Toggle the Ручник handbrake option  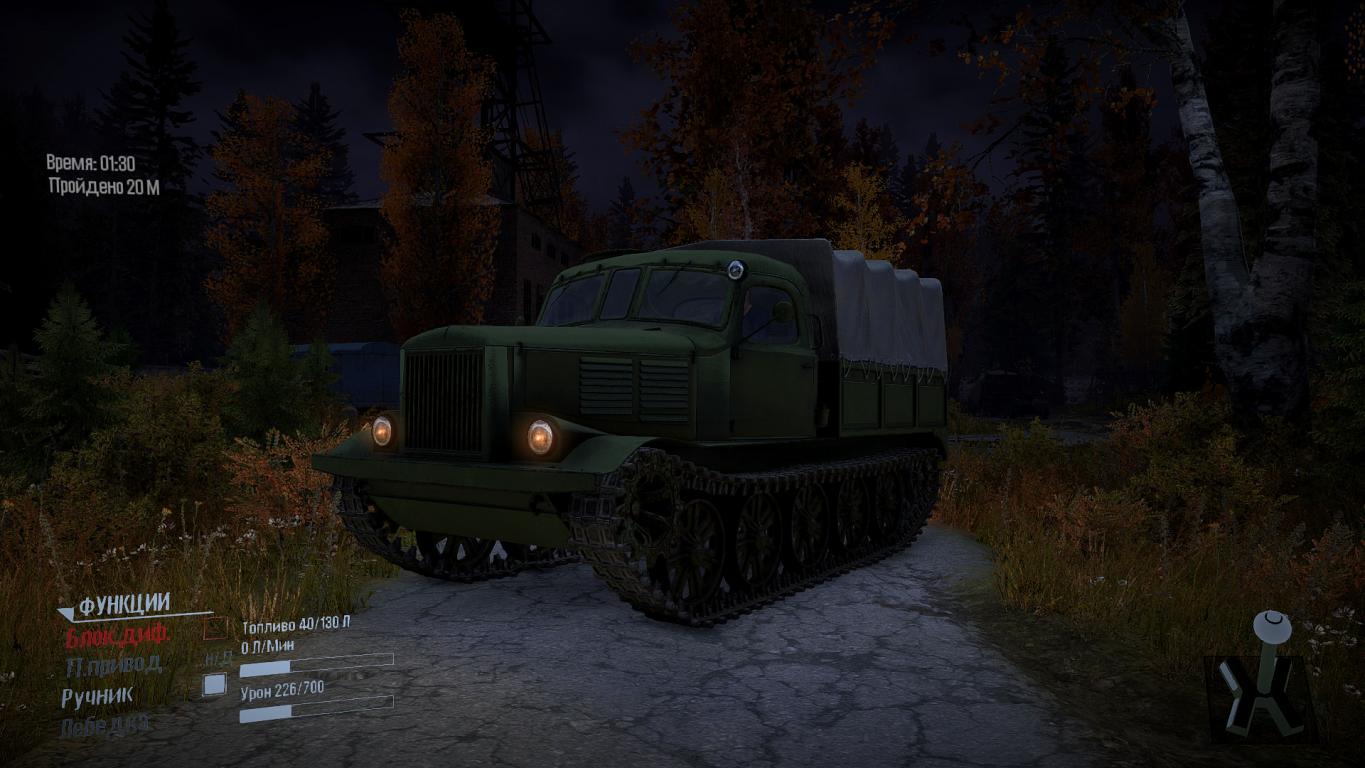coord(97,697)
